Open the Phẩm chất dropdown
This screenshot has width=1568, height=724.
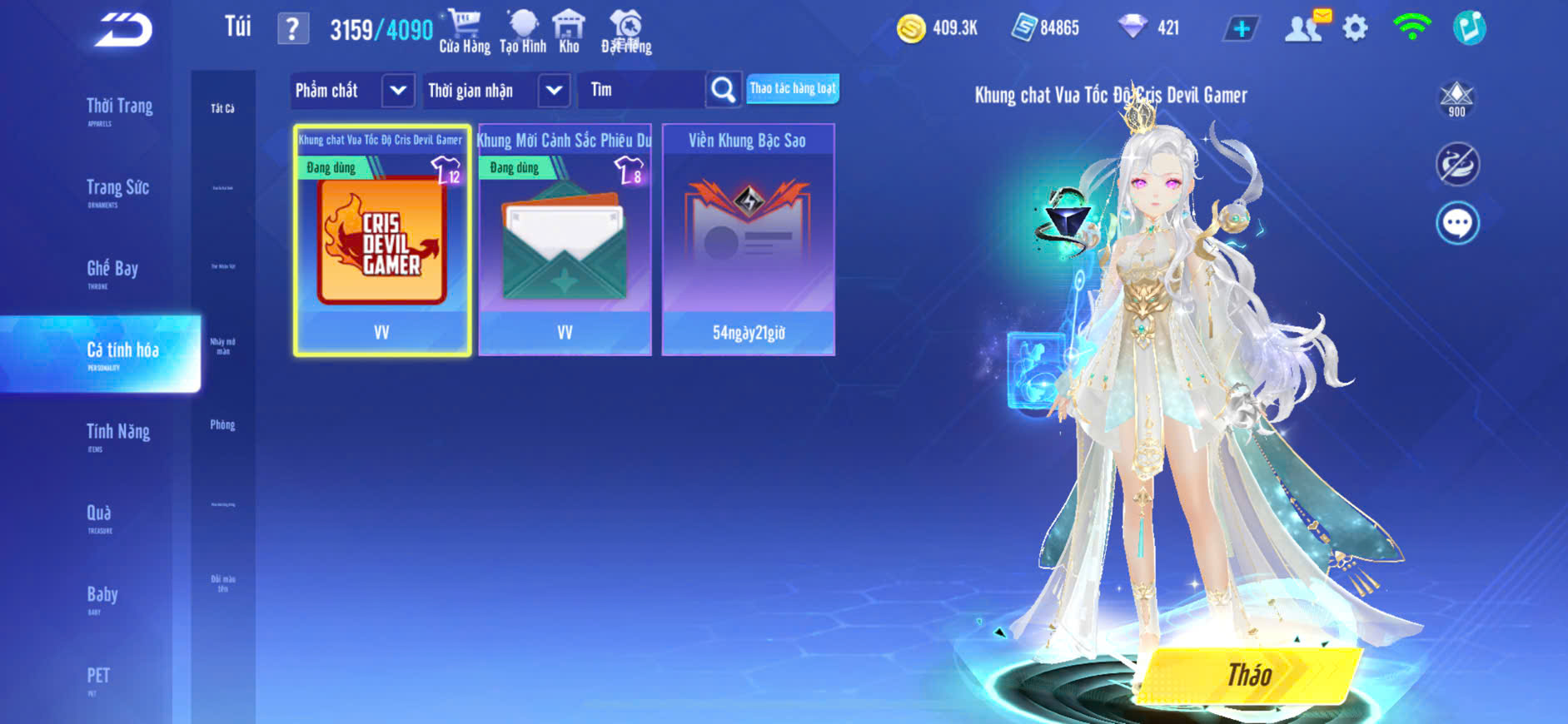pyautogui.click(x=352, y=90)
